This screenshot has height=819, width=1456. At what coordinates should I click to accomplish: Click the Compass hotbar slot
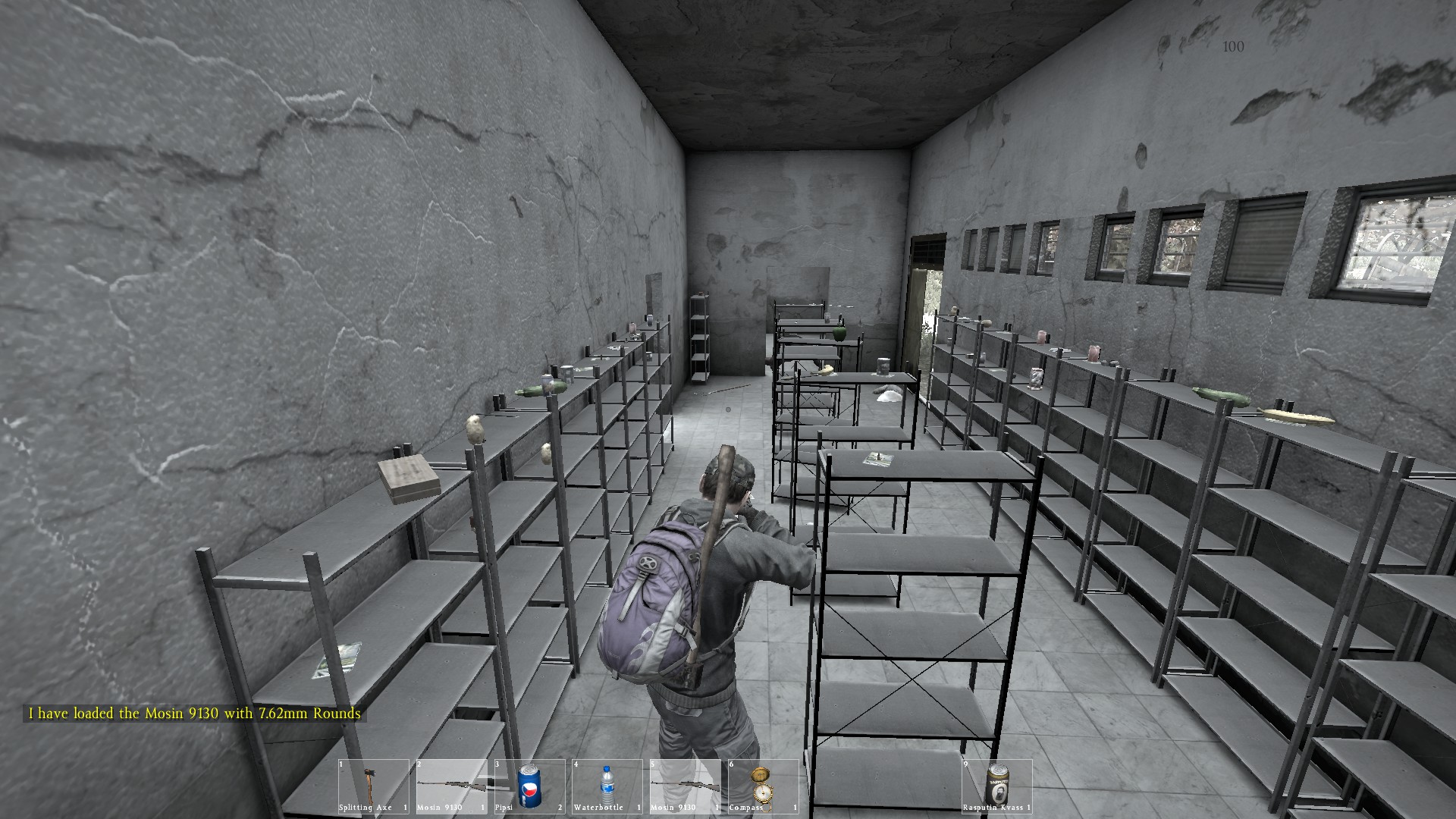[x=763, y=786]
